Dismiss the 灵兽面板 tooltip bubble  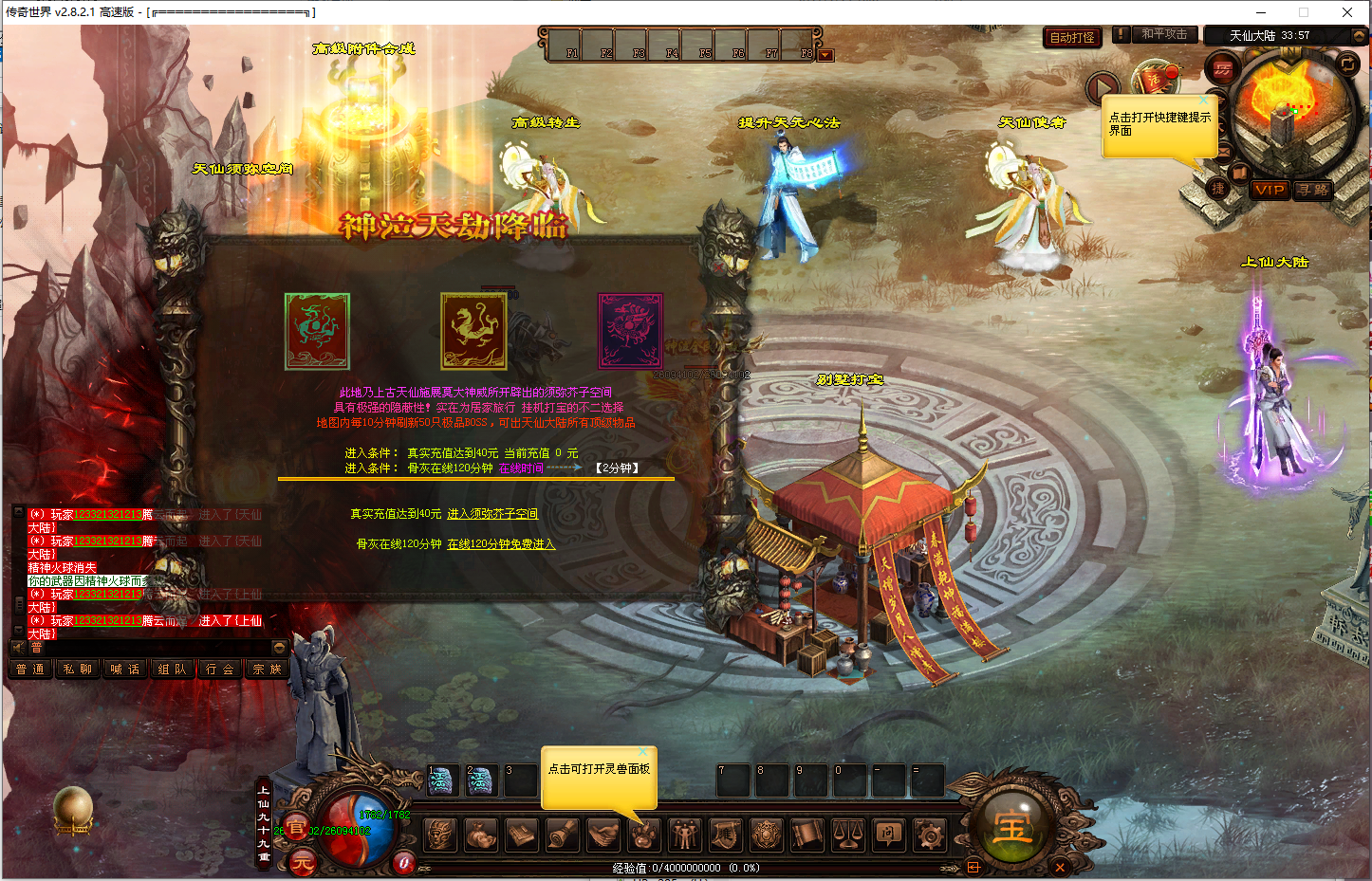(x=643, y=752)
